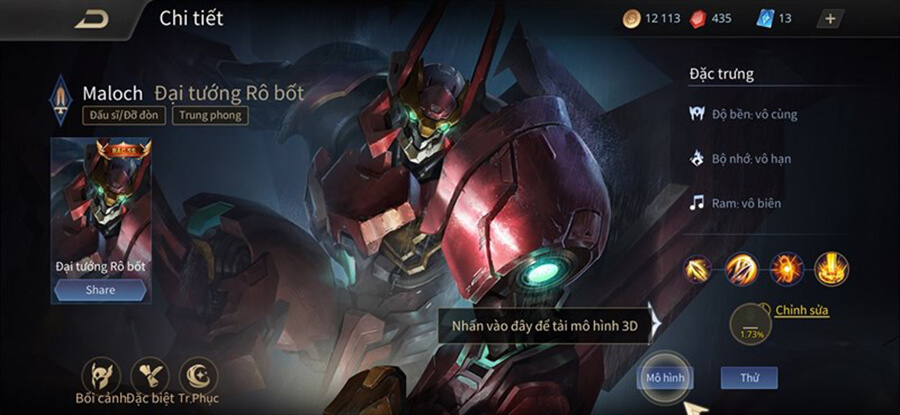Open the Đặc biệt special icon

click(150, 376)
